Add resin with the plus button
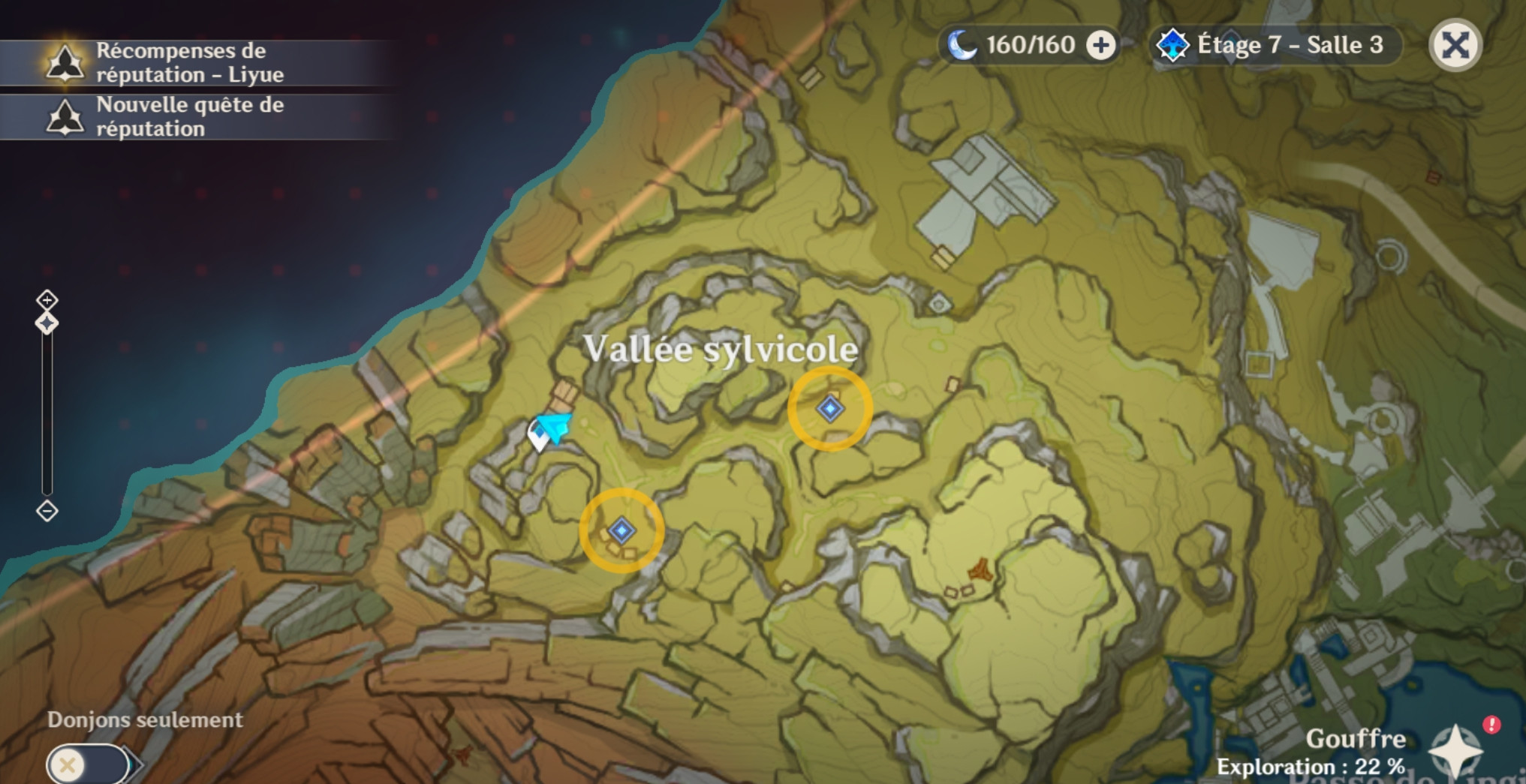The image size is (1526, 784). [1101, 46]
